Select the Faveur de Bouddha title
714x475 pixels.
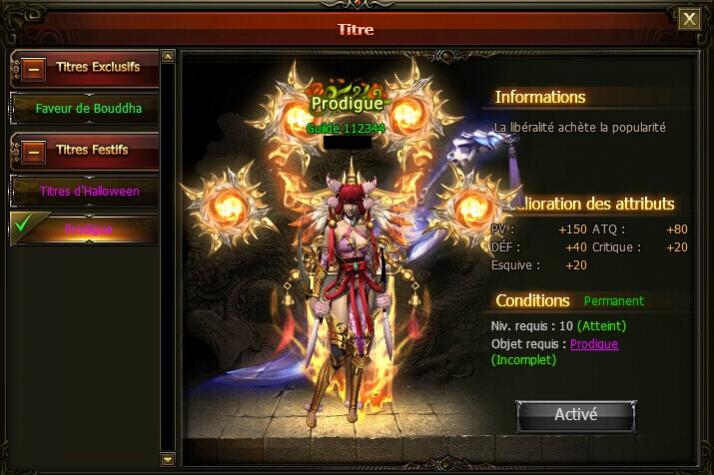[88, 108]
